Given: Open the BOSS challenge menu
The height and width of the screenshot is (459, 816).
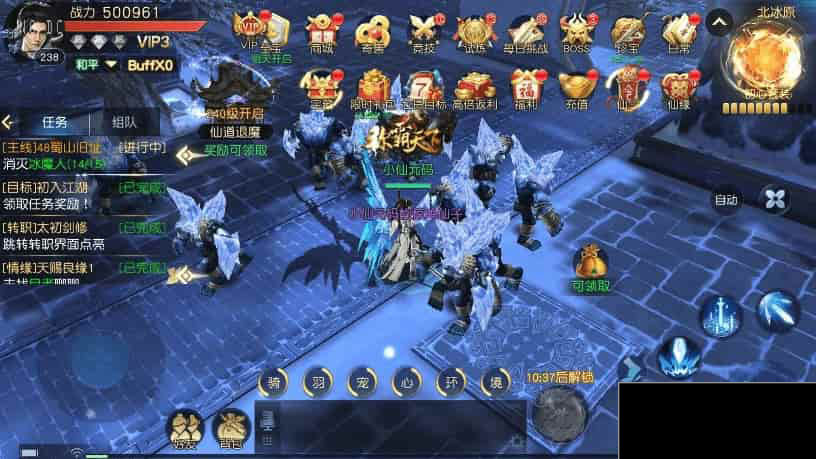Looking at the screenshot, I should [577, 31].
